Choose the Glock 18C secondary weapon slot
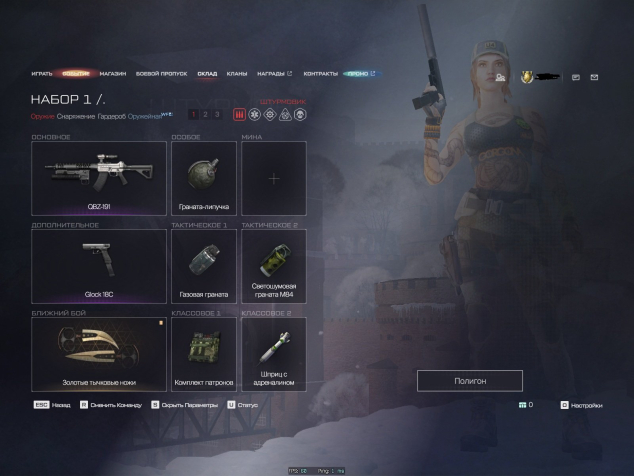This screenshot has height=476, width=634. pos(98,266)
